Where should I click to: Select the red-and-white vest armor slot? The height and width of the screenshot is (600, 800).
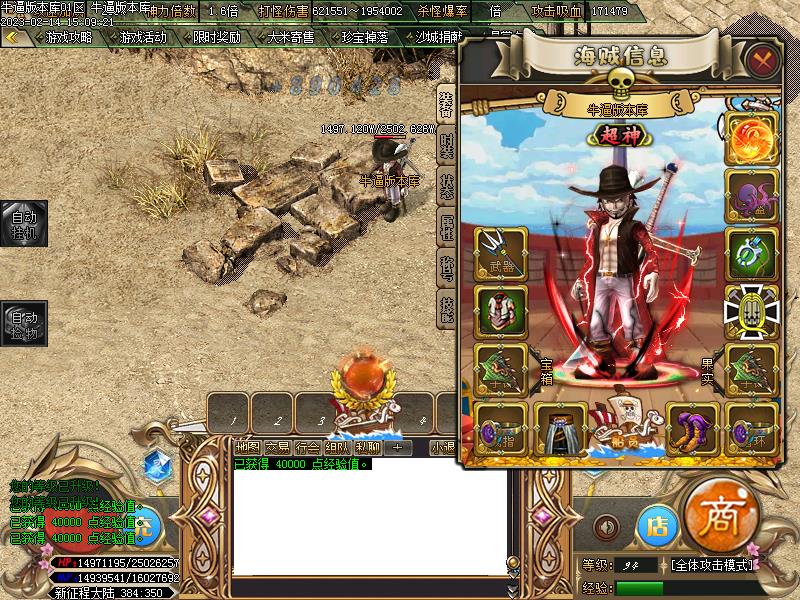coord(497,309)
